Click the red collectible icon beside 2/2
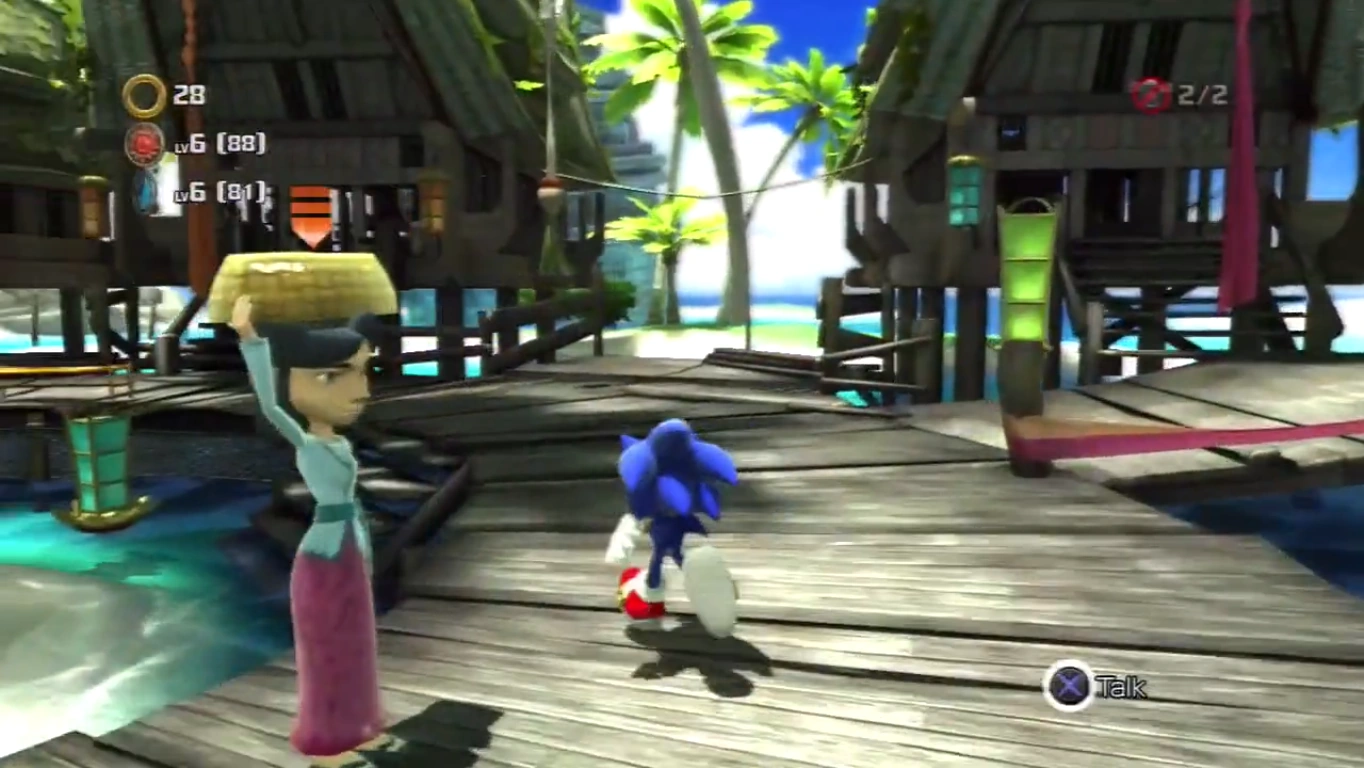The width and height of the screenshot is (1364, 768). click(1150, 96)
